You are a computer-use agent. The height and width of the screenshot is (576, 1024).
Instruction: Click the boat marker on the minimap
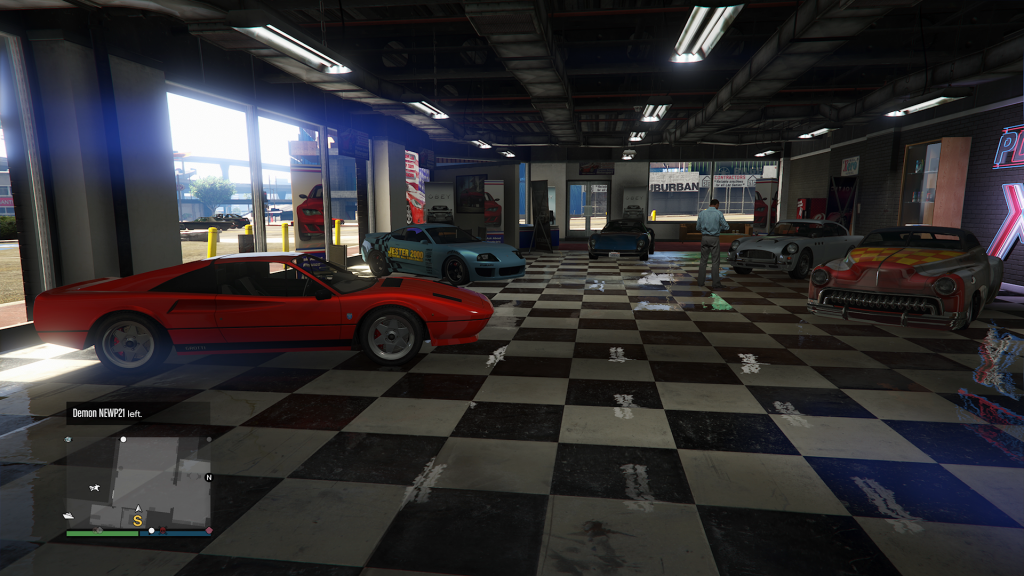[x=69, y=516]
